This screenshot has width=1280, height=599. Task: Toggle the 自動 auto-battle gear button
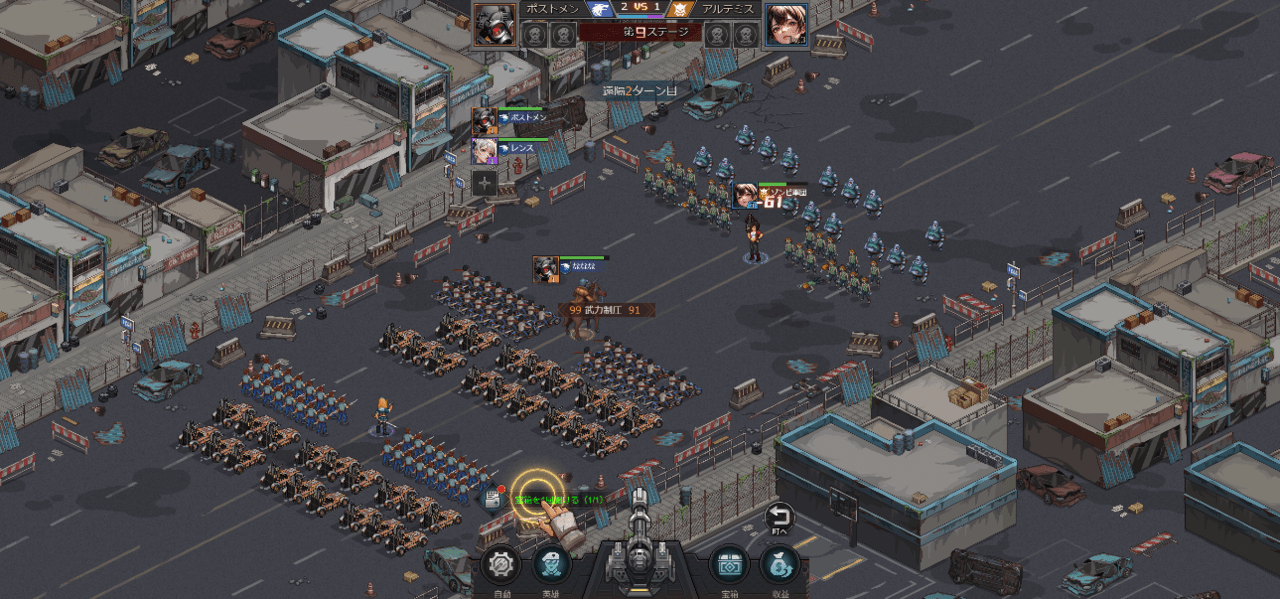tap(500, 565)
